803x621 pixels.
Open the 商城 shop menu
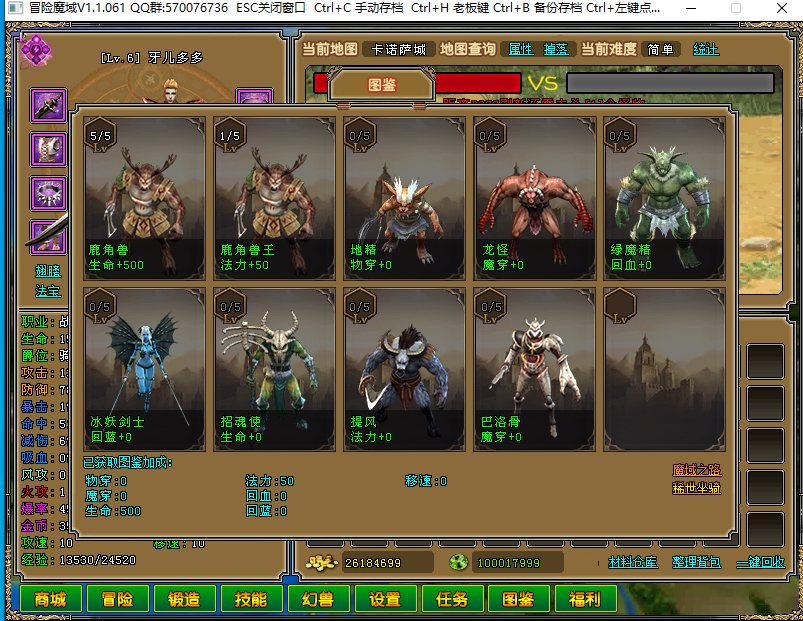click(50, 599)
